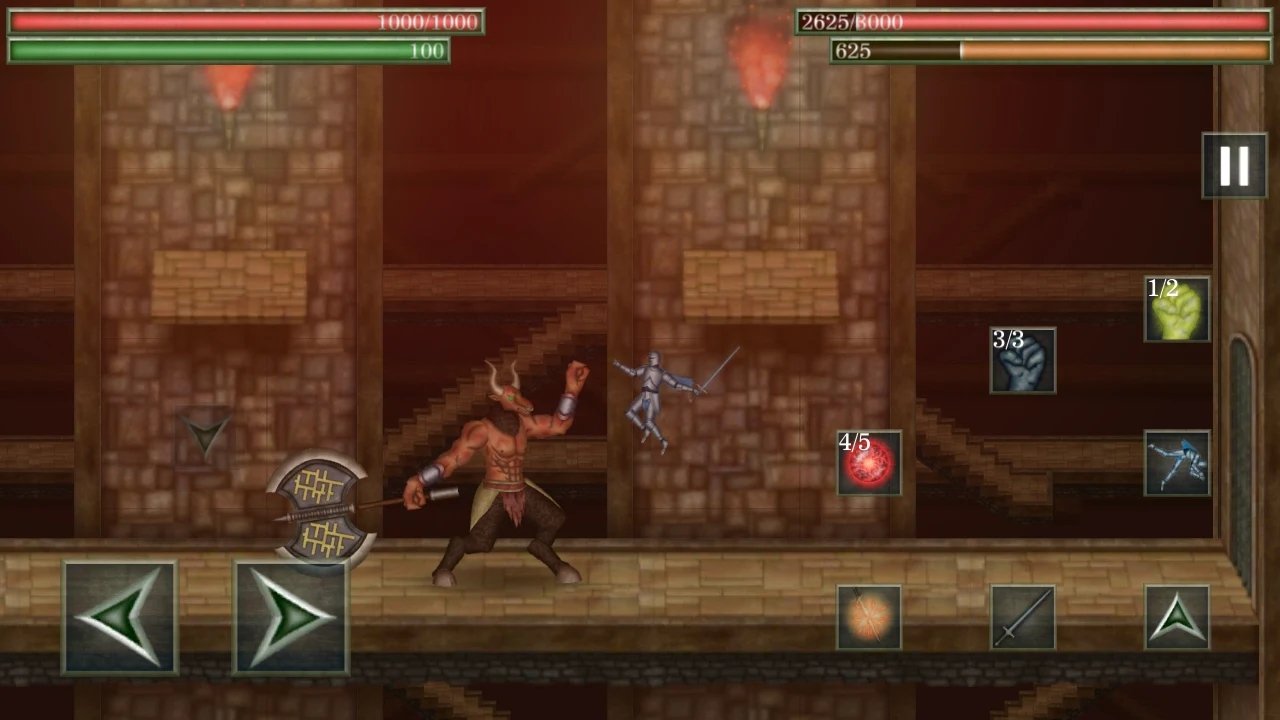Screen dimensions: 1280x720
Task: Activate the yellow fist skill marked 1/2
Action: pos(1176,310)
